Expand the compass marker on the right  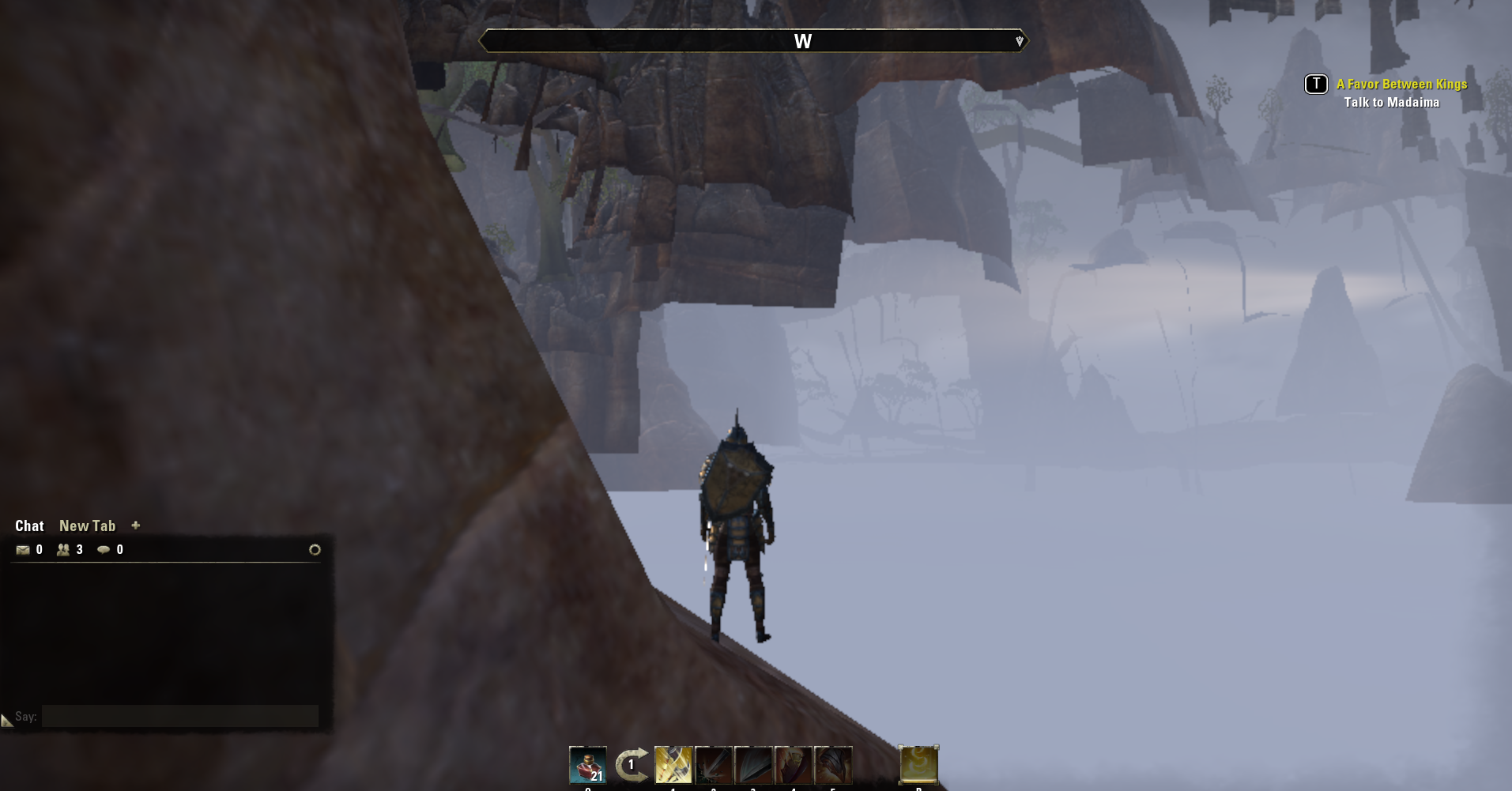[1019, 40]
